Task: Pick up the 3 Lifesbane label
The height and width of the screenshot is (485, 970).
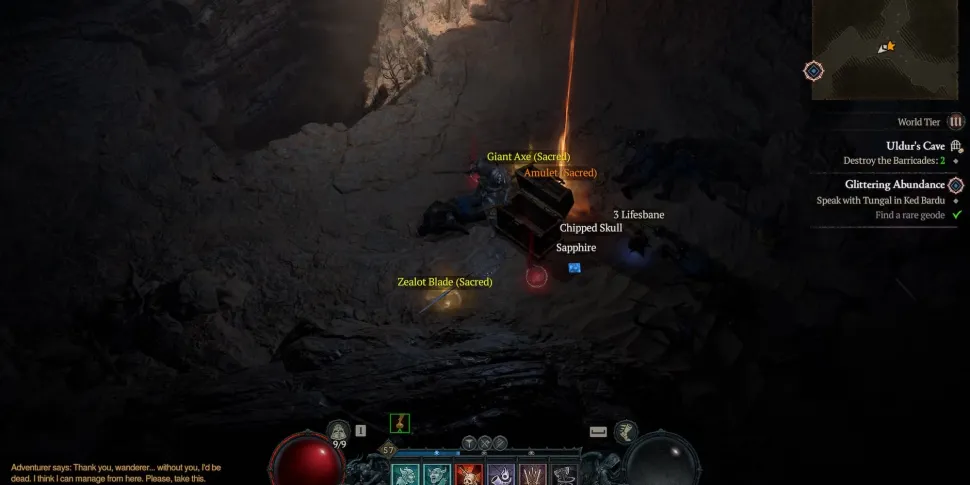Action: (638, 214)
